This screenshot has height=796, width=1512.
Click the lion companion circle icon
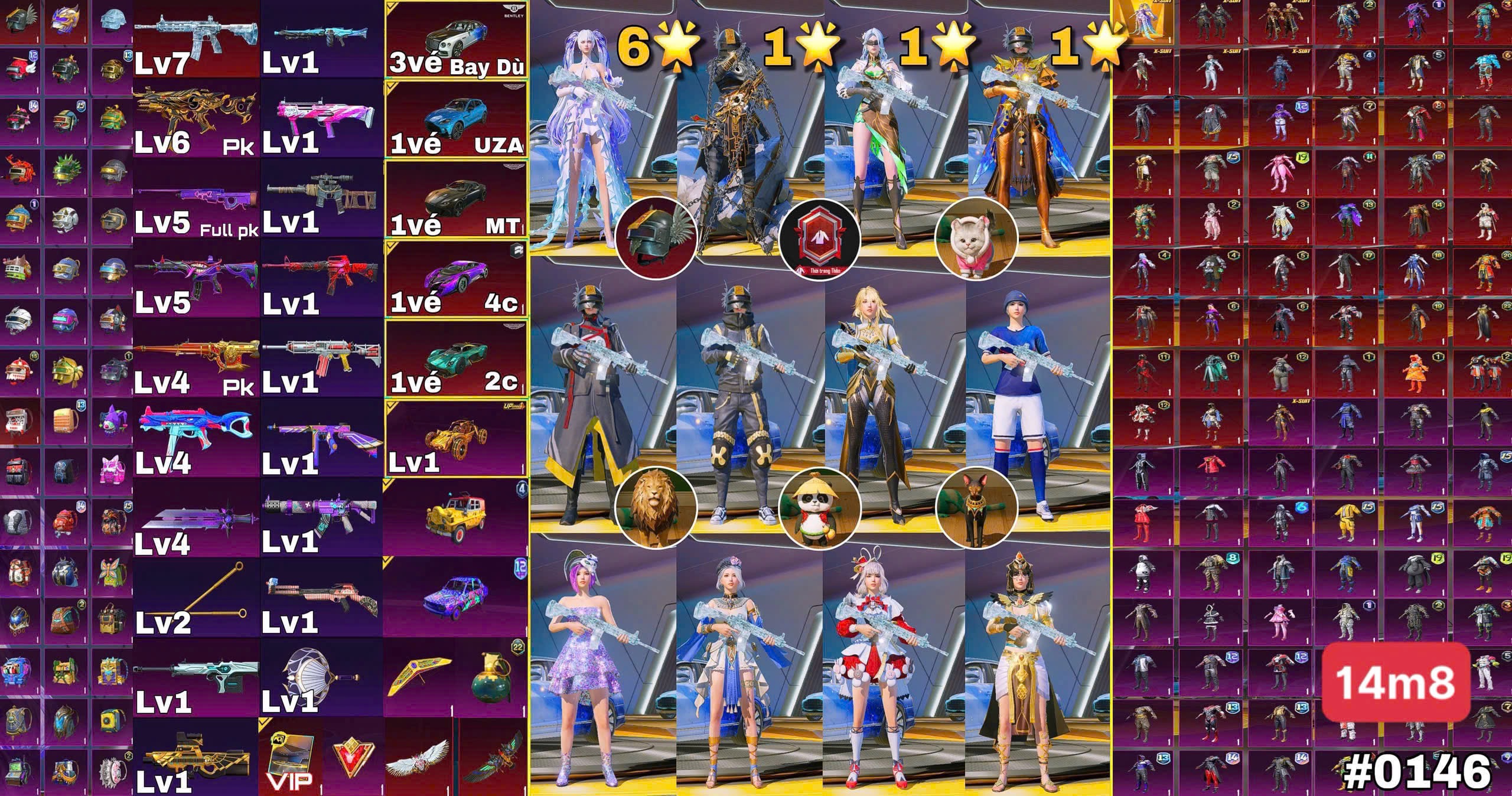(x=656, y=507)
